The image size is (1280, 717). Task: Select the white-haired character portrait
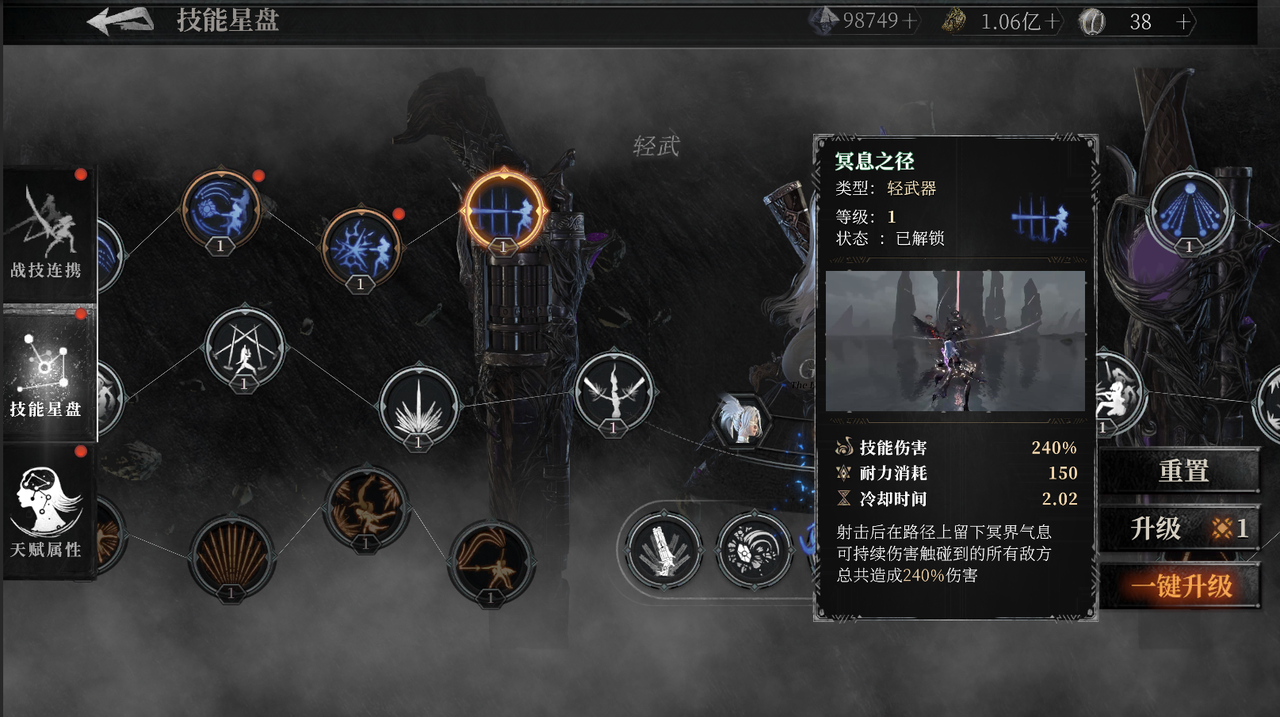742,421
